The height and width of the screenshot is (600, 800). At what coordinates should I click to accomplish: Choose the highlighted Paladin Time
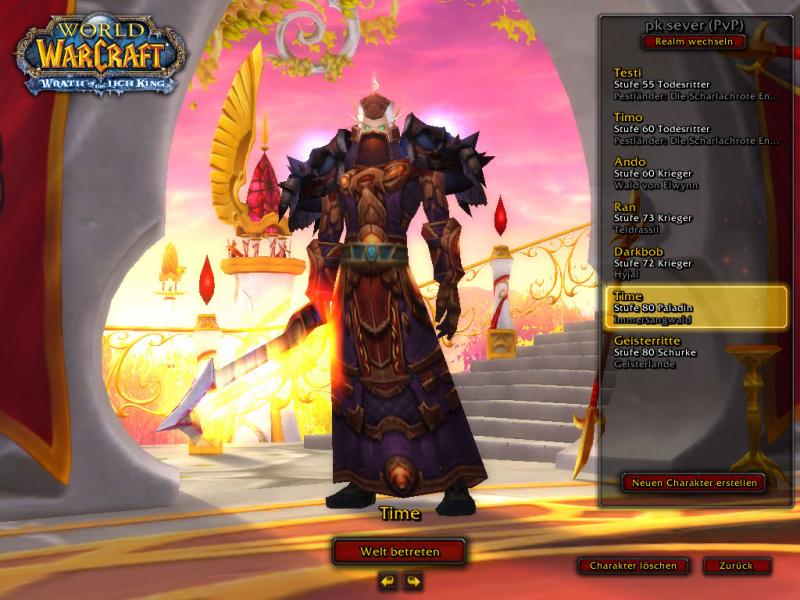(695, 307)
